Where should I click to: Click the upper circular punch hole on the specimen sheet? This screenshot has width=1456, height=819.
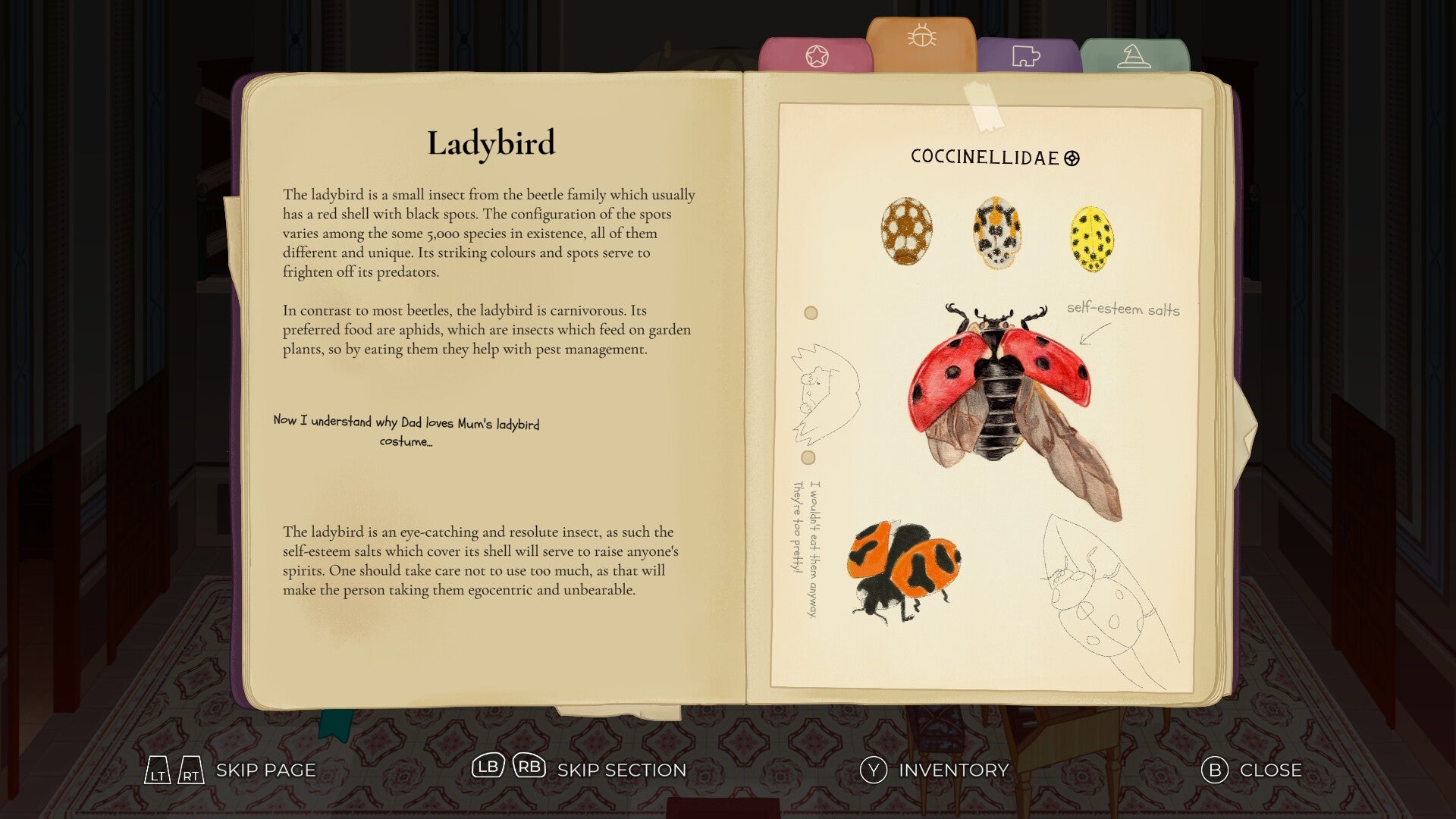(x=811, y=312)
